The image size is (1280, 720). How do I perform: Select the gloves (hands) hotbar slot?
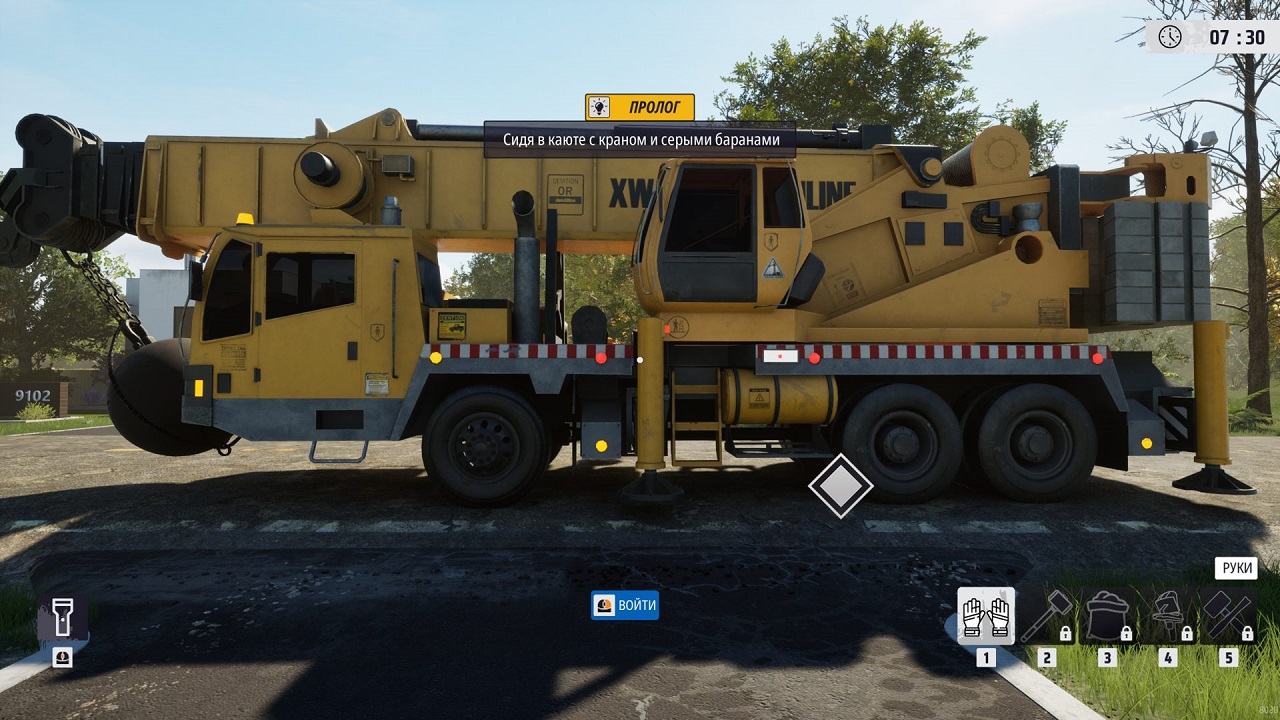pos(986,615)
